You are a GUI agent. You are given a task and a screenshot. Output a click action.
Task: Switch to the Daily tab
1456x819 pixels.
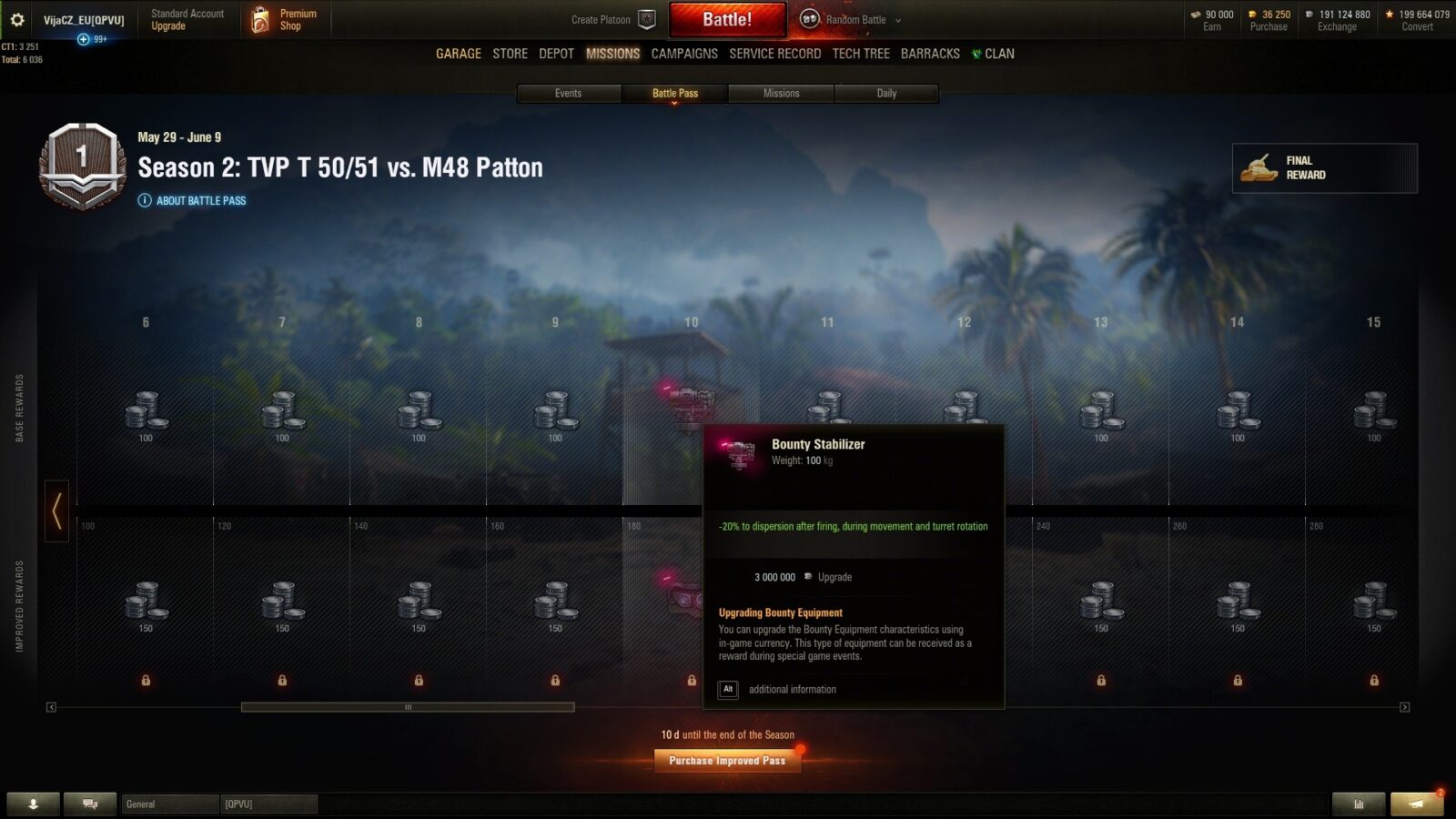pyautogui.click(x=886, y=93)
